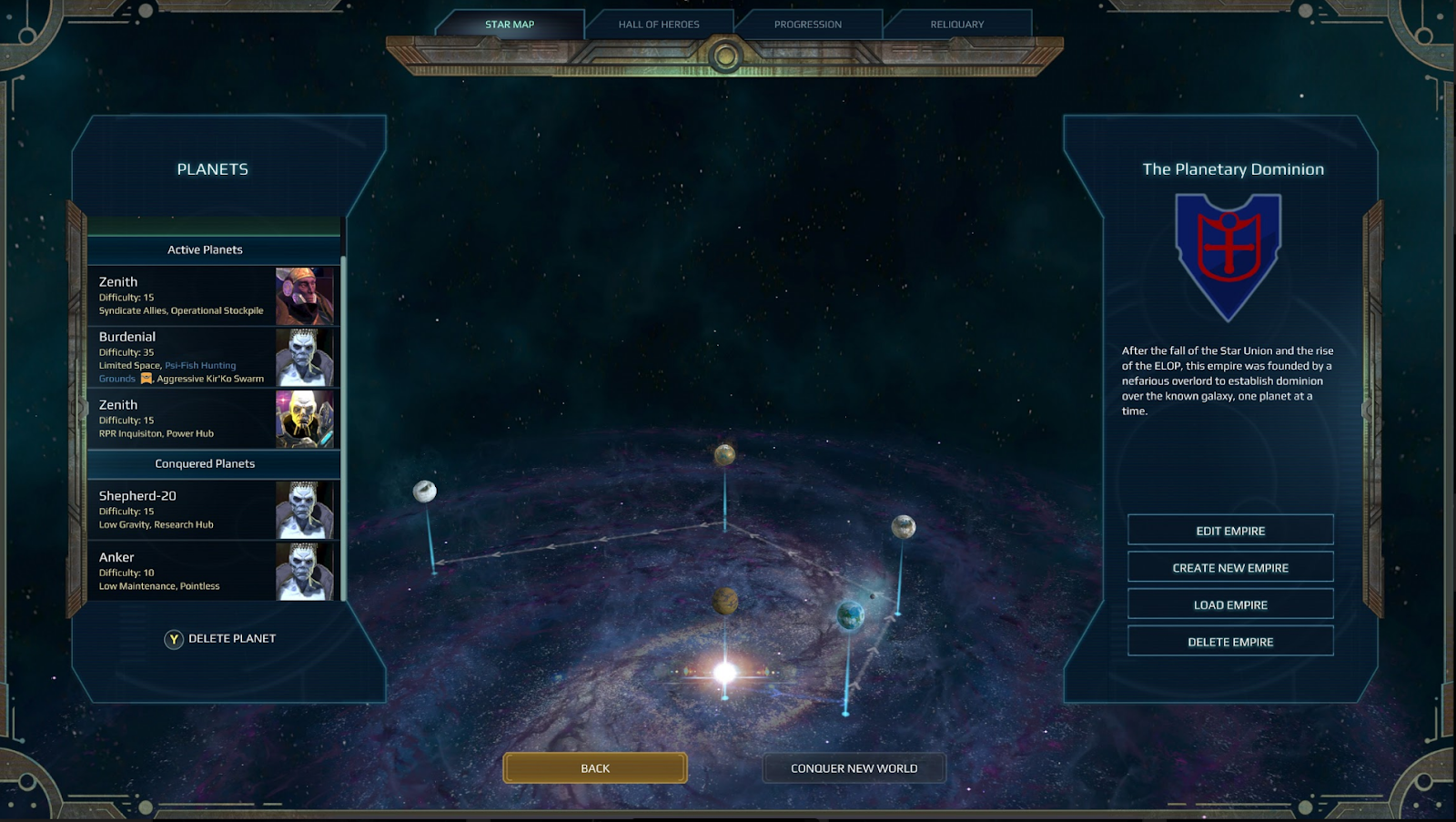
Task: Open the Progression tab
Action: pos(808,25)
